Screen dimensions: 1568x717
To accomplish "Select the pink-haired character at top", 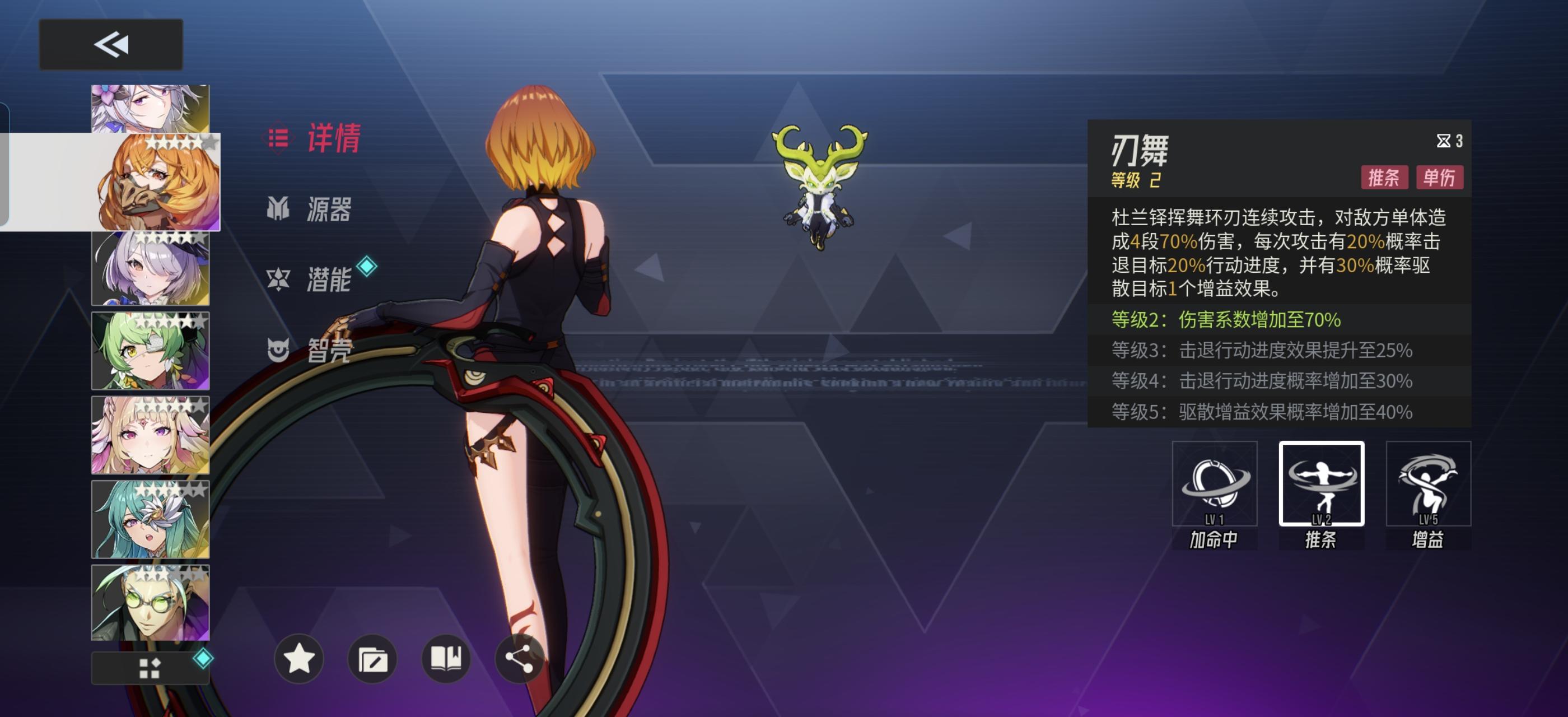I will click(148, 106).
